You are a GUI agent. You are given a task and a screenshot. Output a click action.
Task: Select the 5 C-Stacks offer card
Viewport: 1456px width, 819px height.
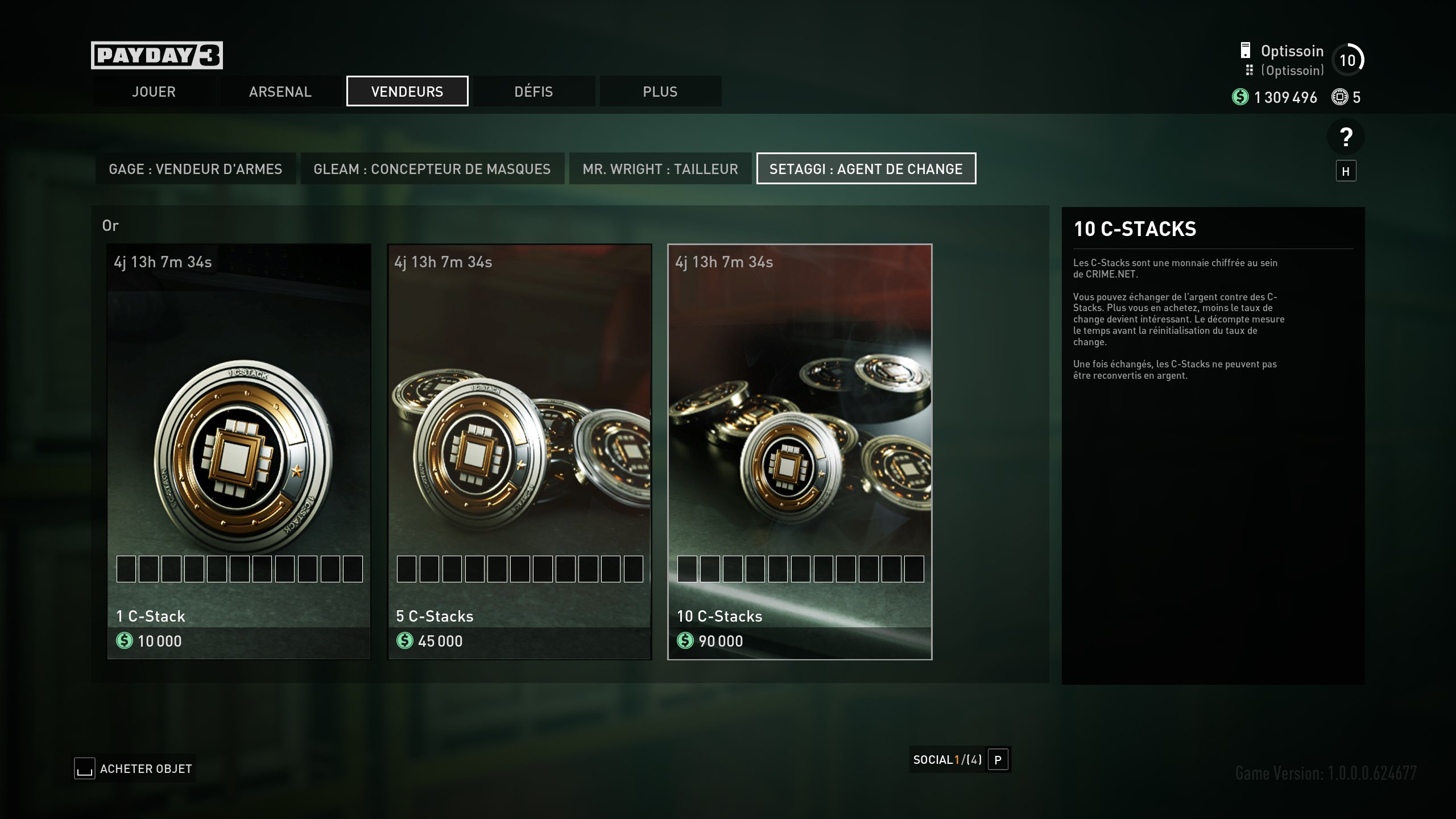tap(519, 452)
